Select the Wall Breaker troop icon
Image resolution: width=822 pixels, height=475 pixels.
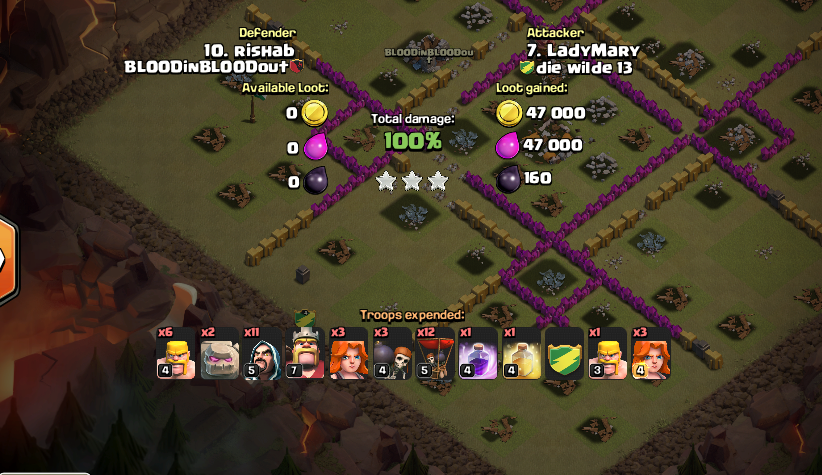(x=390, y=355)
